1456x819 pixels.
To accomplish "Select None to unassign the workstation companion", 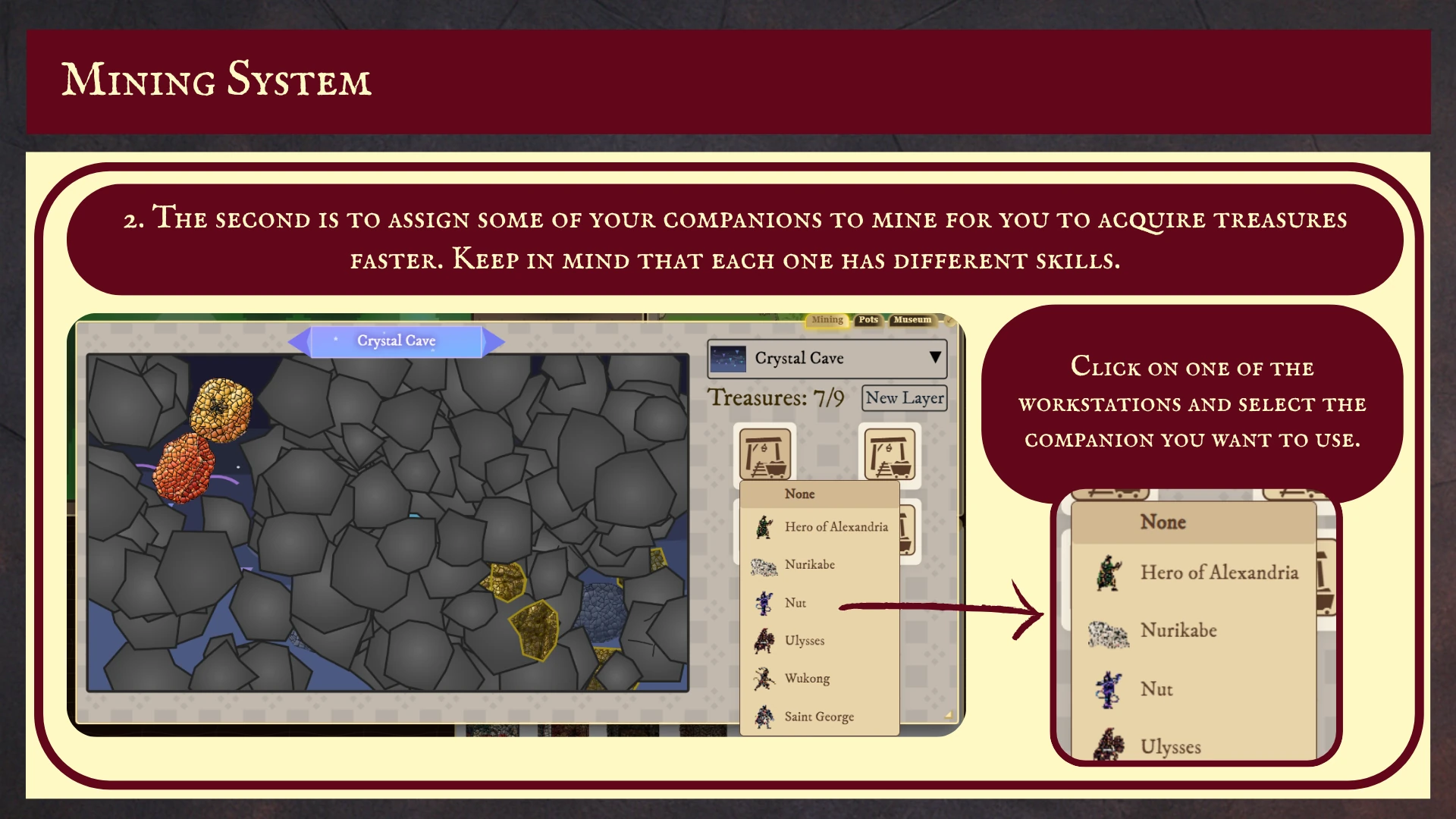I will [800, 494].
